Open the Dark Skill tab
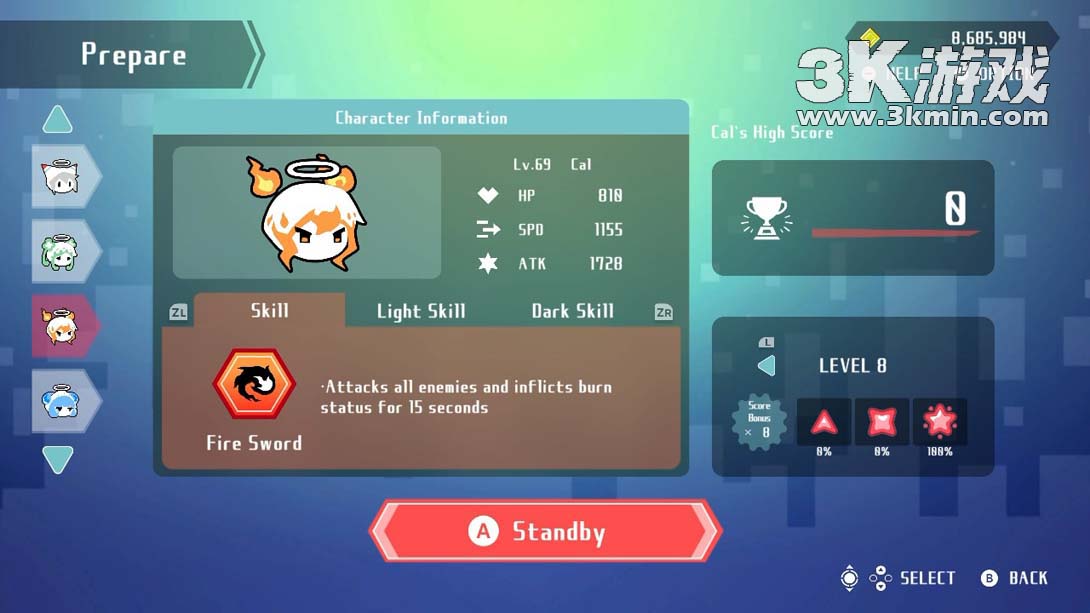1090x613 pixels. pyautogui.click(x=572, y=311)
